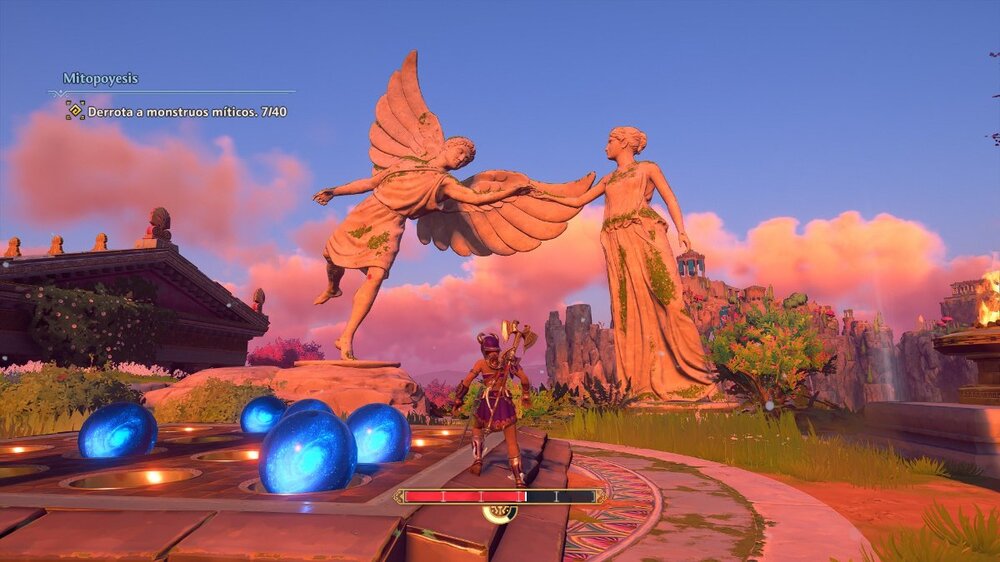
Task: Click the objective marker icon beside Derrota
Action: pos(75,111)
